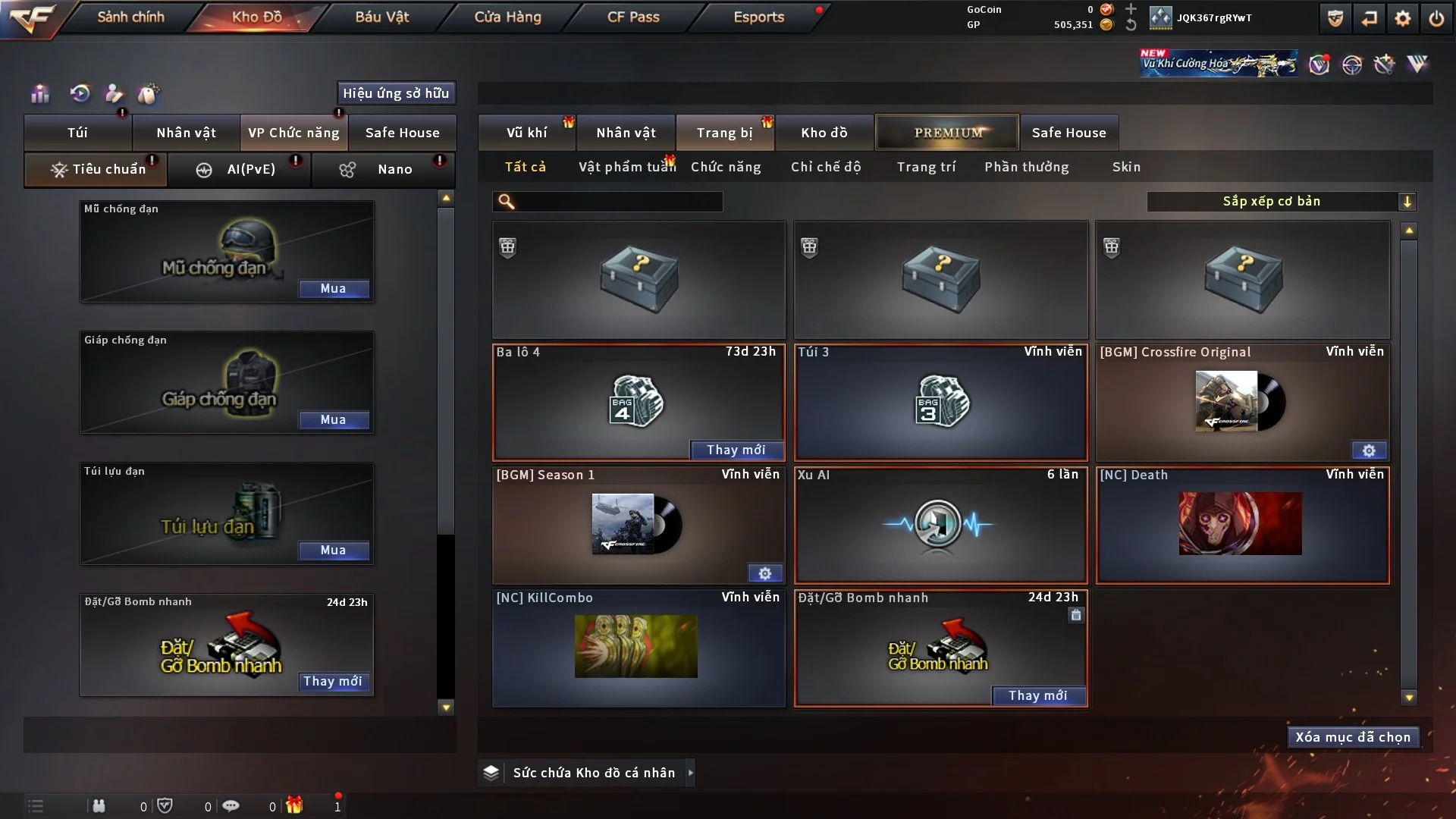Open the Sắp xếp cơ bản sort dropdown

(x=1281, y=202)
